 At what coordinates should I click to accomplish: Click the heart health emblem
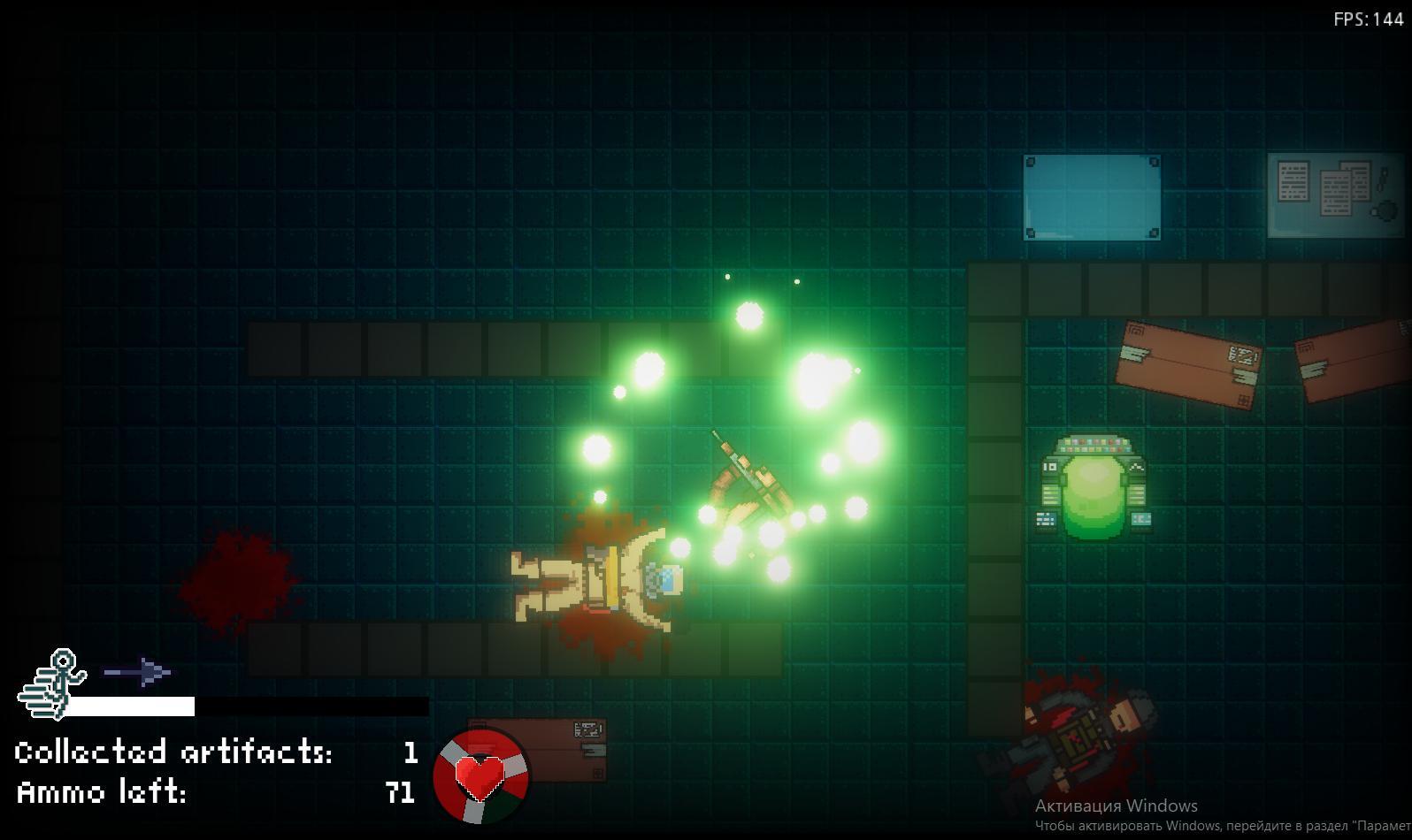tap(480, 775)
